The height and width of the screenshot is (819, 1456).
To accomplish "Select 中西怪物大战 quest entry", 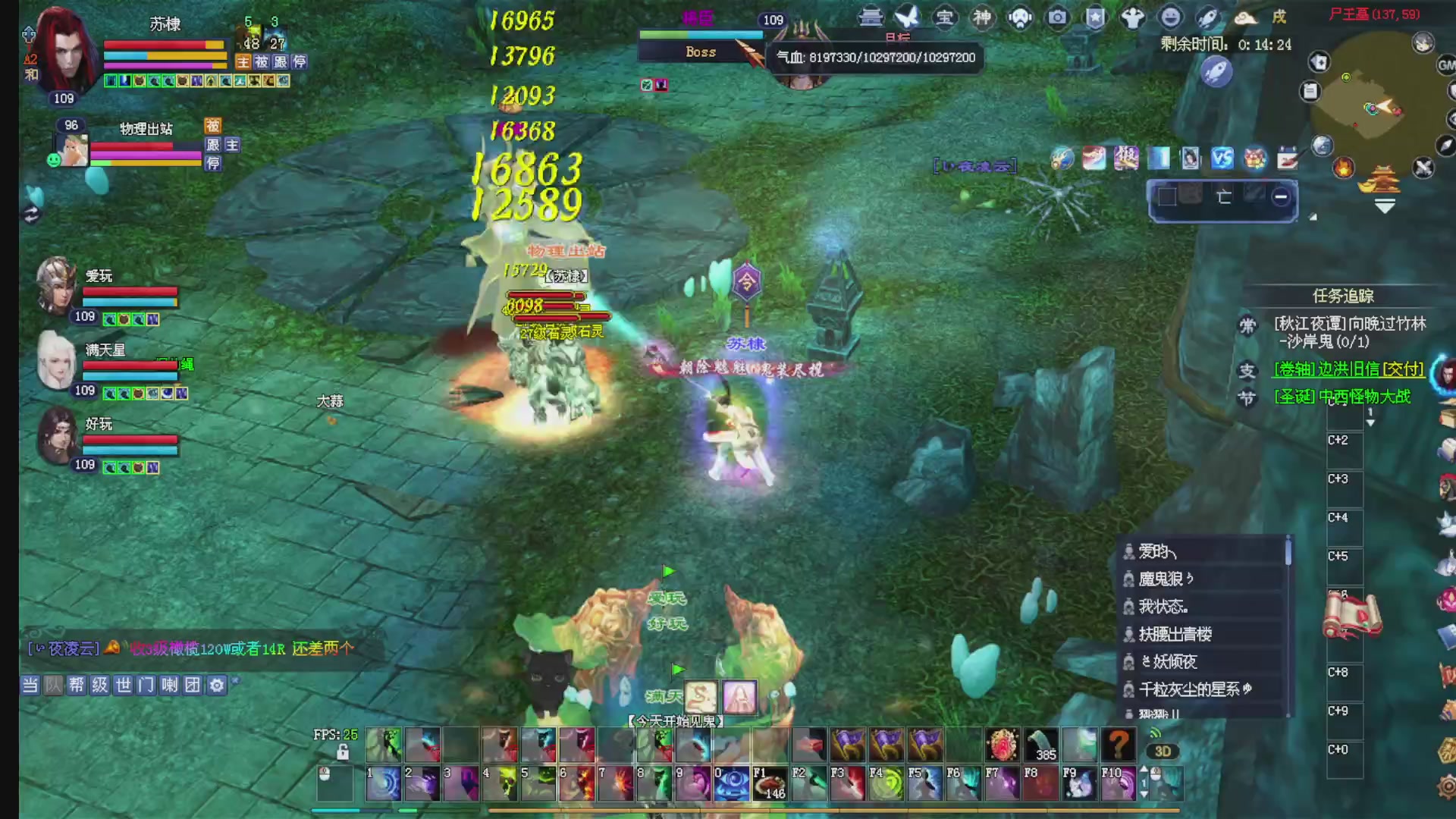I will [x=1341, y=397].
